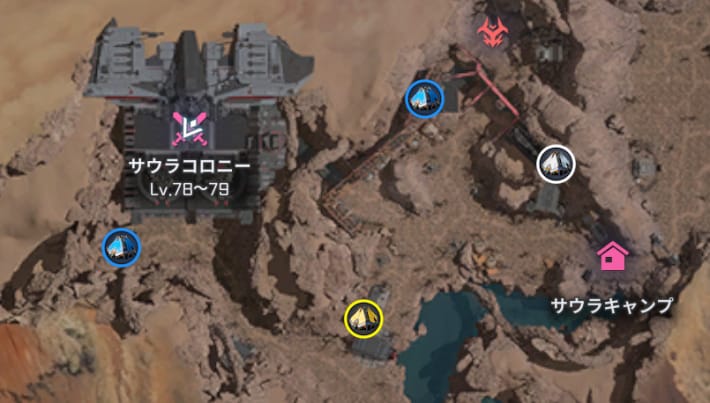Choose the pink house サウラキャンプ marker

pyautogui.click(x=612, y=256)
